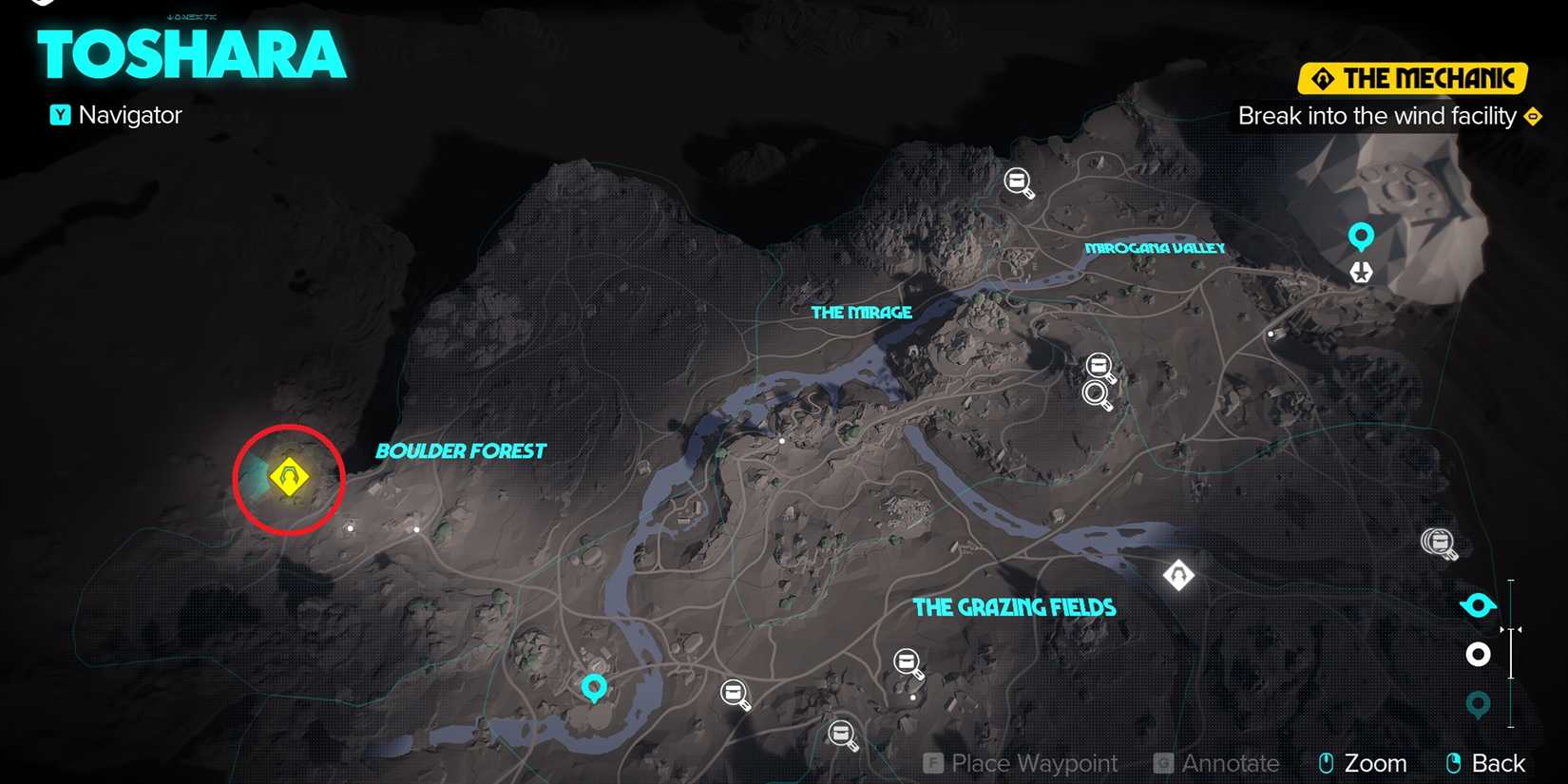Click the Boulder Forest region label
The height and width of the screenshot is (784, 1568).
[x=461, y=450]
